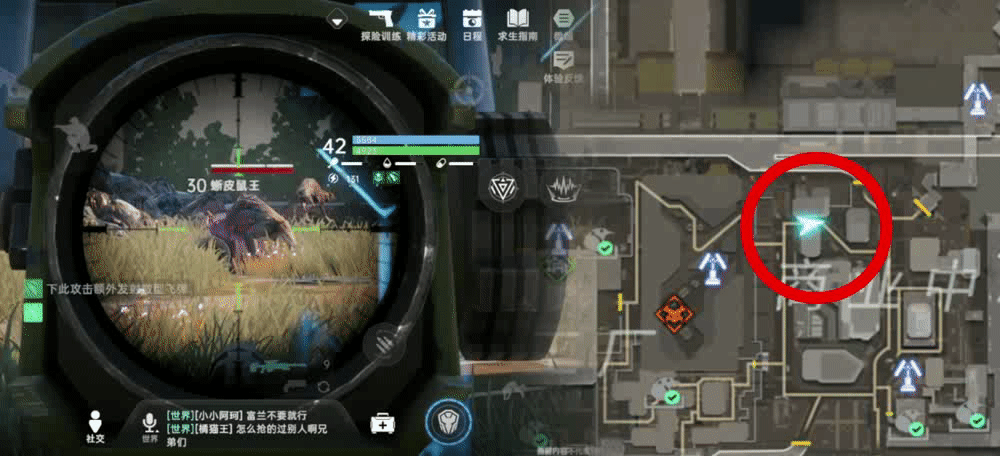
Task: Open the 探险训练 pistol menu
Action: (x=380, y=22)
